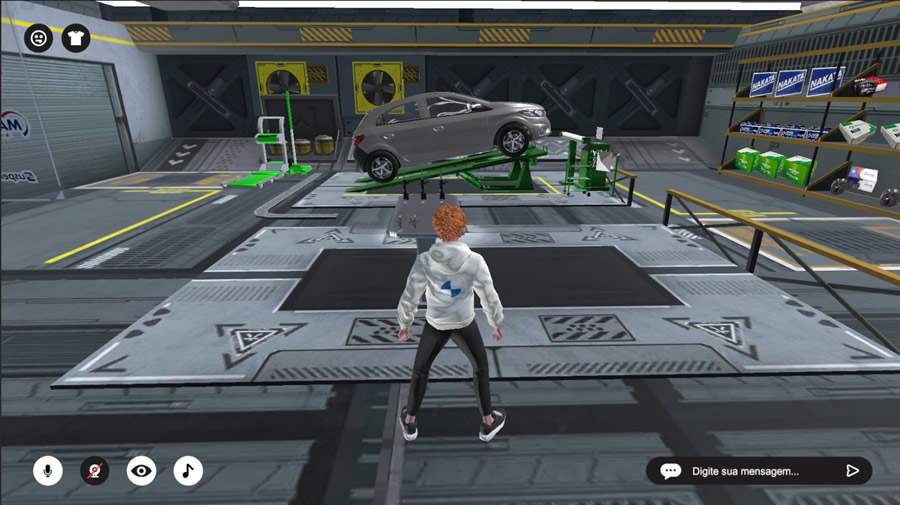Open the t-shirt avatar customization
900x505 pixels.
tap(75, 39)
